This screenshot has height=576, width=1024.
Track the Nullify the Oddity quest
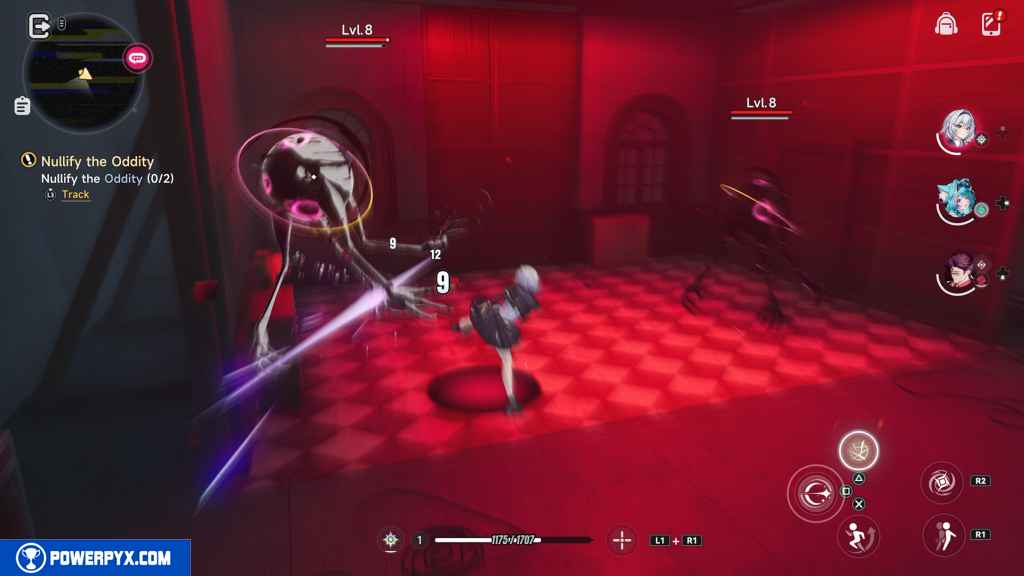pos(75,194)
